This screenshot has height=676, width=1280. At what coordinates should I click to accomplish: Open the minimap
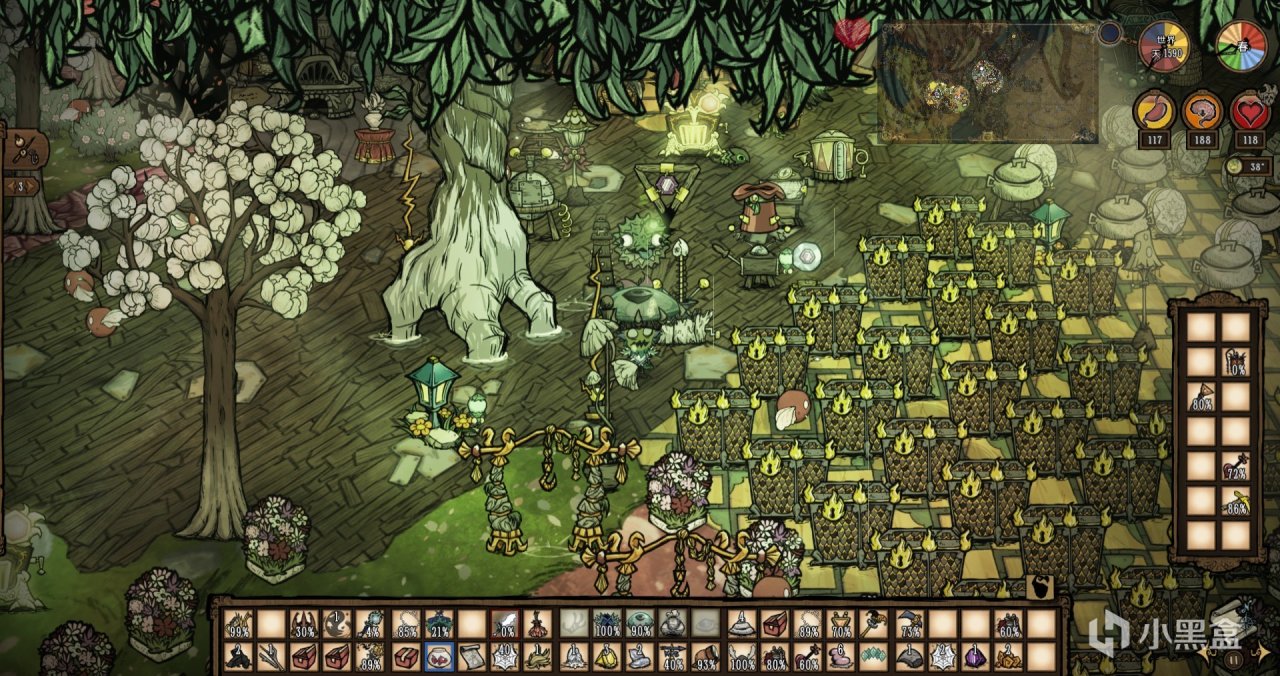coord(987,83)
